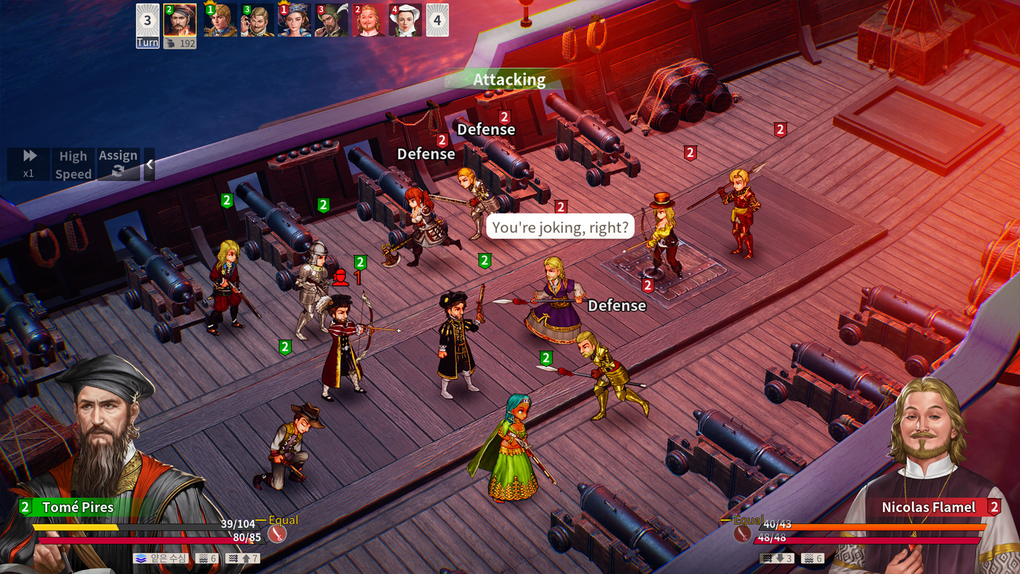Click the fast-forward x1 speed button
This screenshot has width=1020, height=574.
click(x=30, y=164)
